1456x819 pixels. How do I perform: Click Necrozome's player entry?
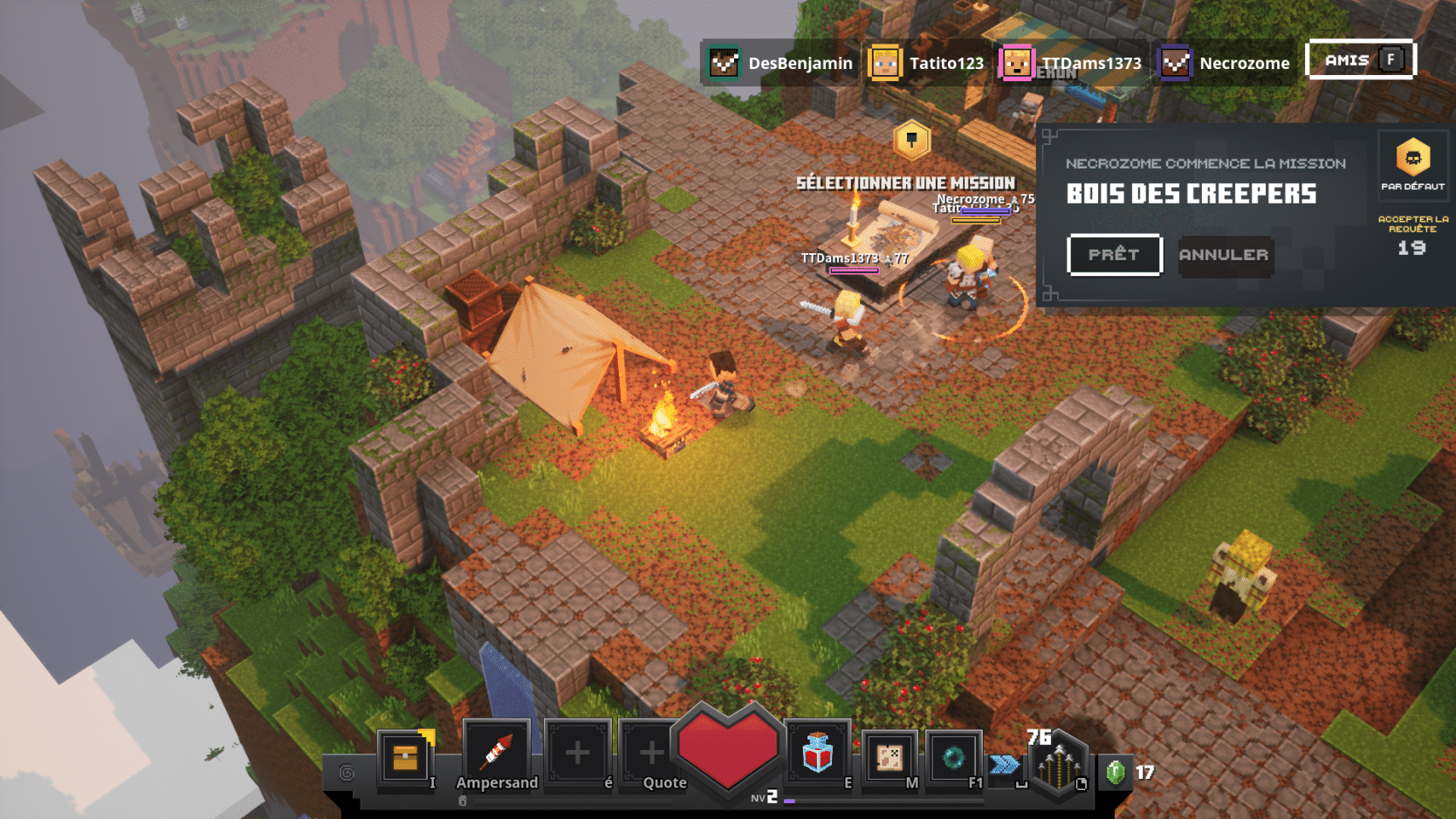(x=1224, y=63)
